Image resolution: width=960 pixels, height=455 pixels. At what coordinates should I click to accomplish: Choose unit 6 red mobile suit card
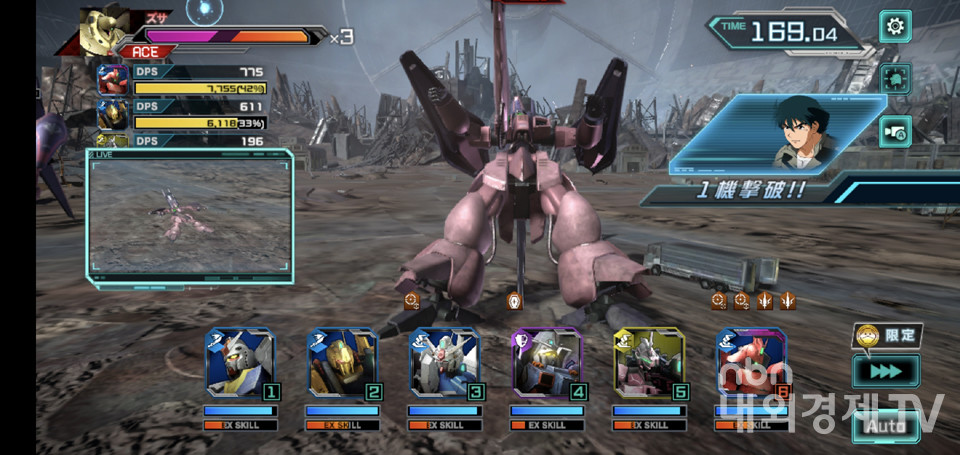pyautogui.click(x=751, y=363)
